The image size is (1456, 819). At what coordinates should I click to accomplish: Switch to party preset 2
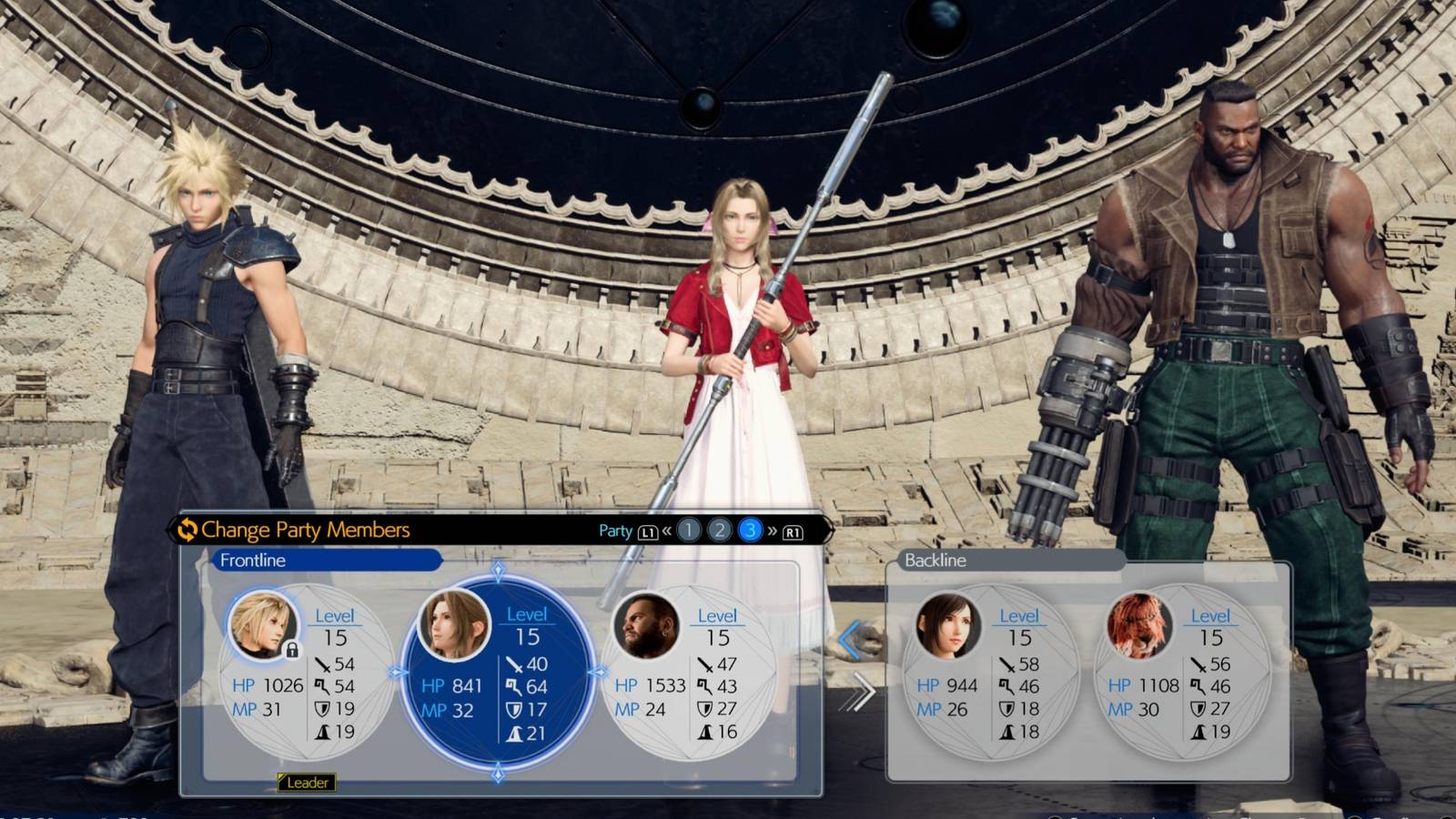point(720,531)
